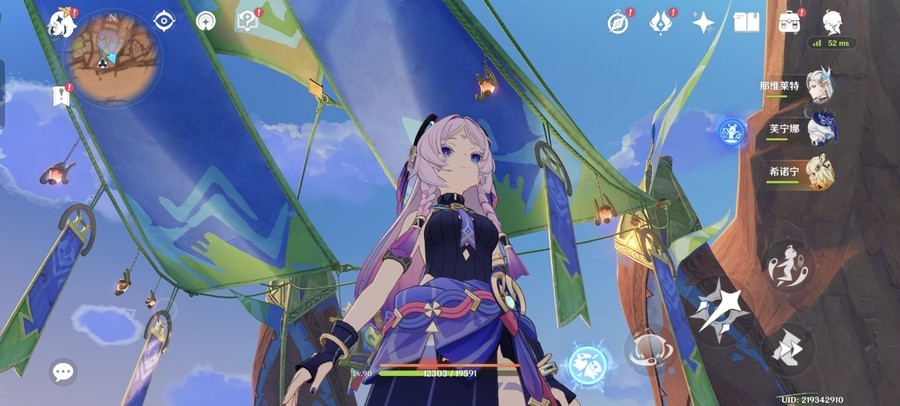Open the backpack inventory

coord(790,22)
